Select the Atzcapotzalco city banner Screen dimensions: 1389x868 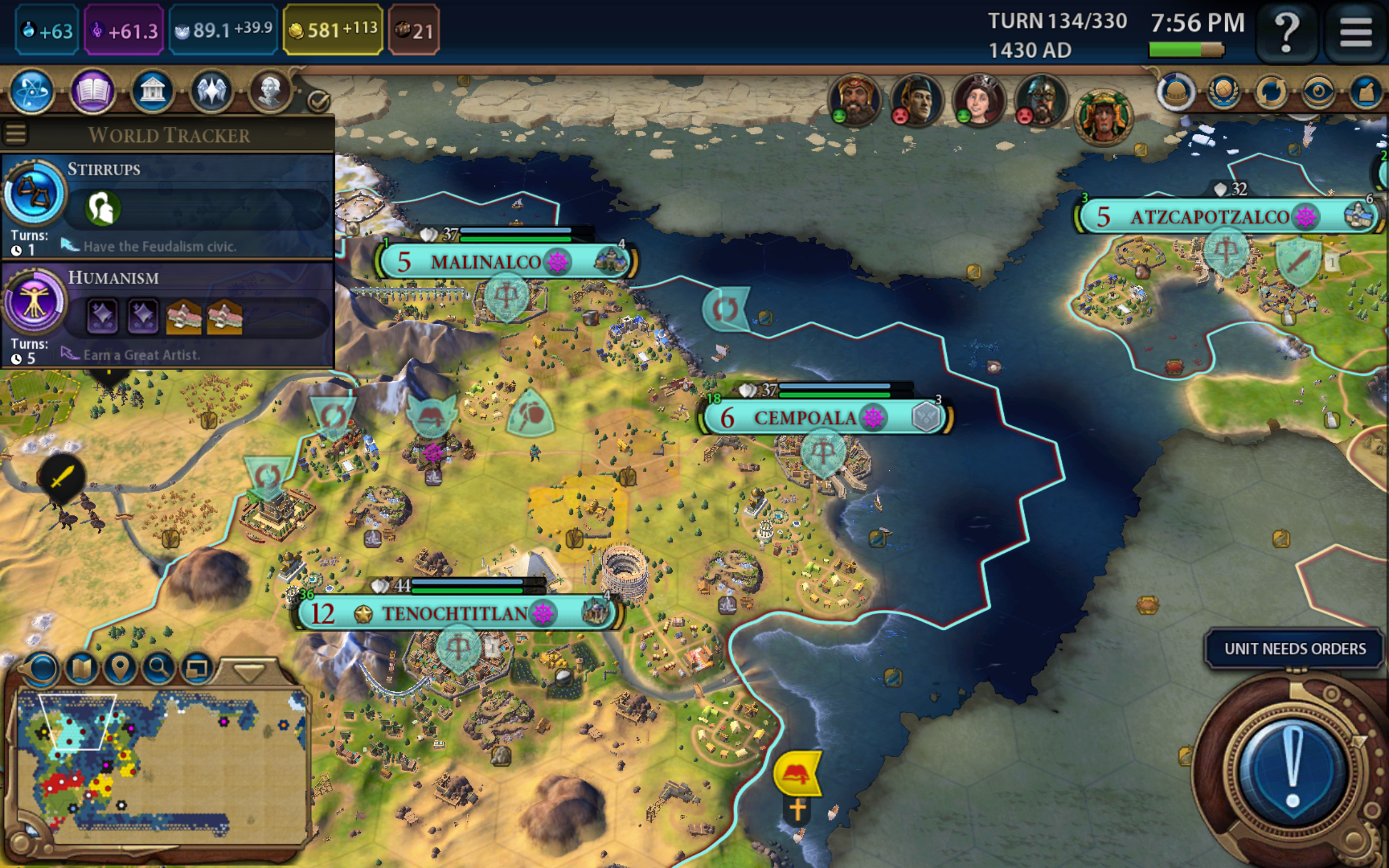click(x=1210, y=216)
